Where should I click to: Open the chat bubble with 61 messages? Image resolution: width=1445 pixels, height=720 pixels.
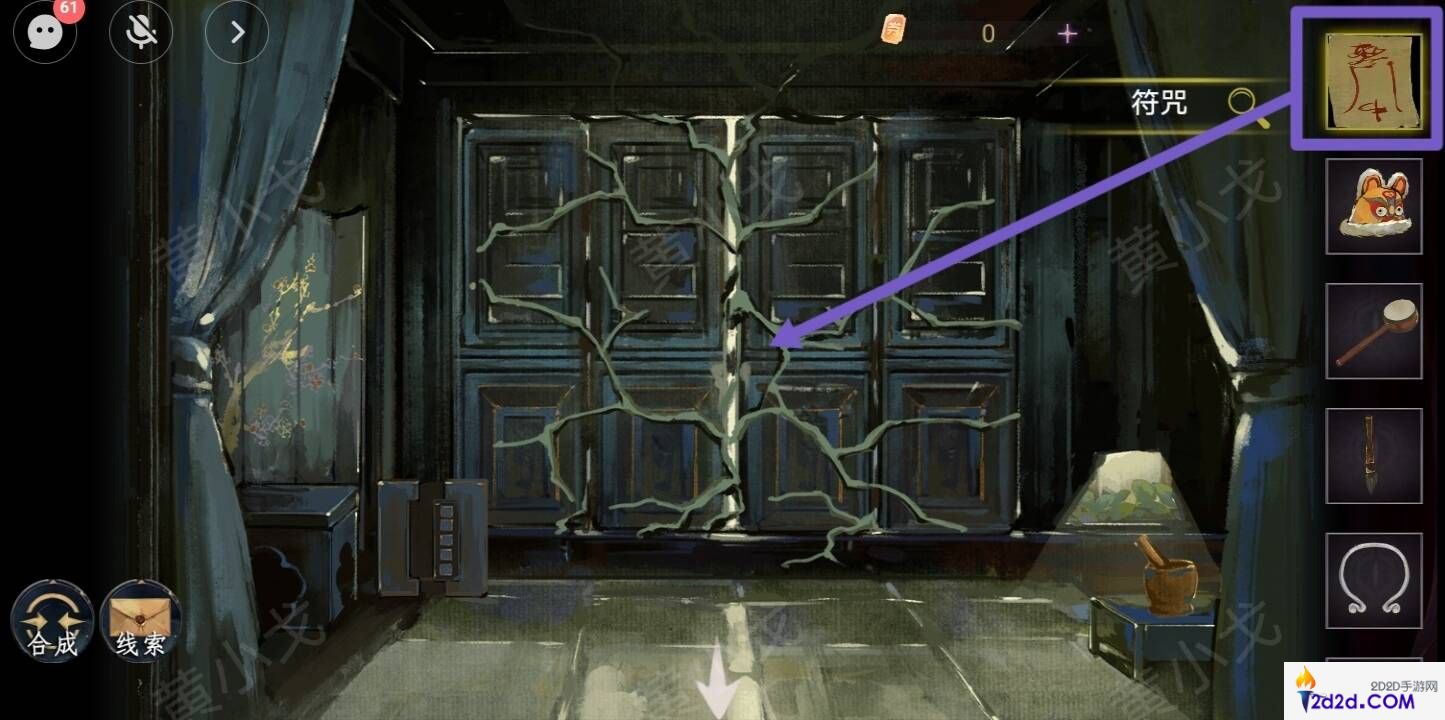pyautogui.click(x=46, y=33)
